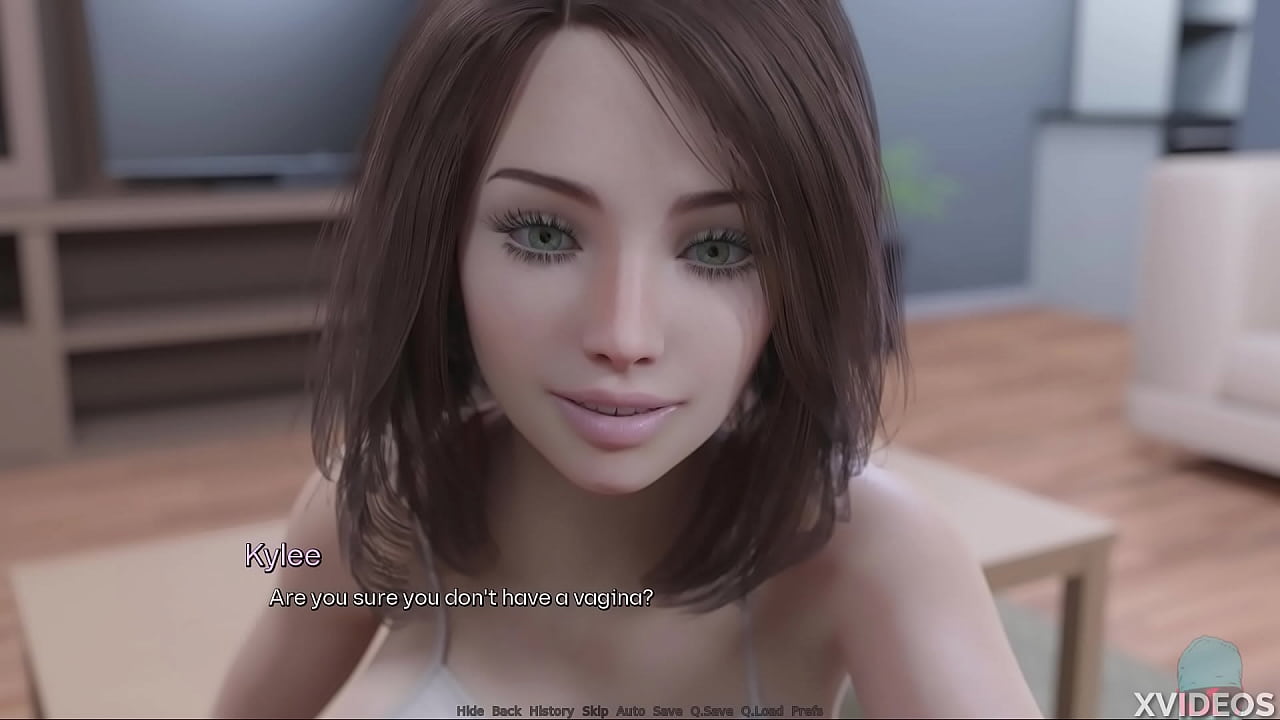This screenshot has width=1280, height=720.
Task: Click Auto to let dialogue play automatically
Action: pyautogui.click(x=632, y=710)
